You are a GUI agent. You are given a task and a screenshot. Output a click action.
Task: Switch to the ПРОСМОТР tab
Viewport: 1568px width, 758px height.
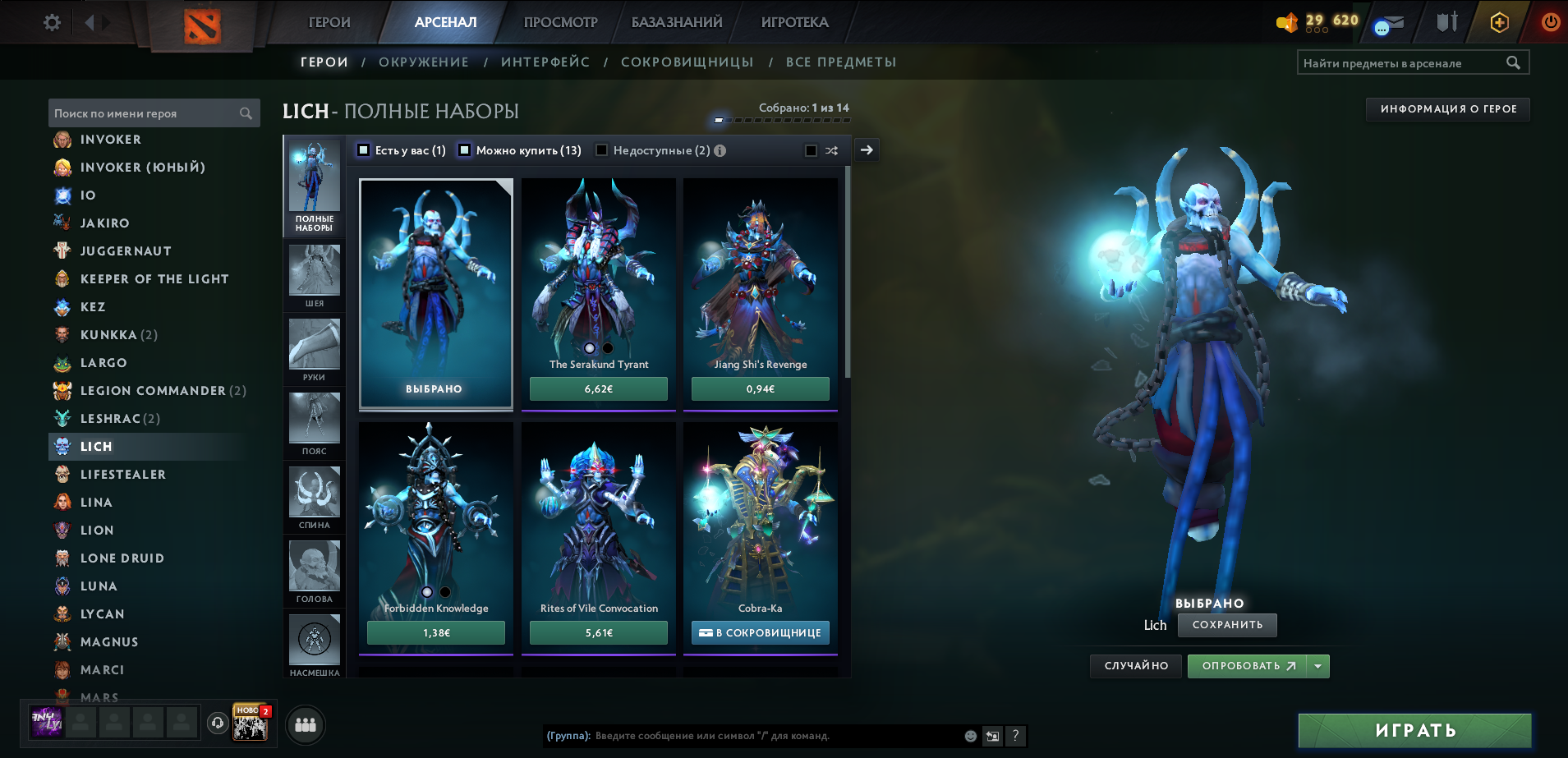click(x=559, y=22)
